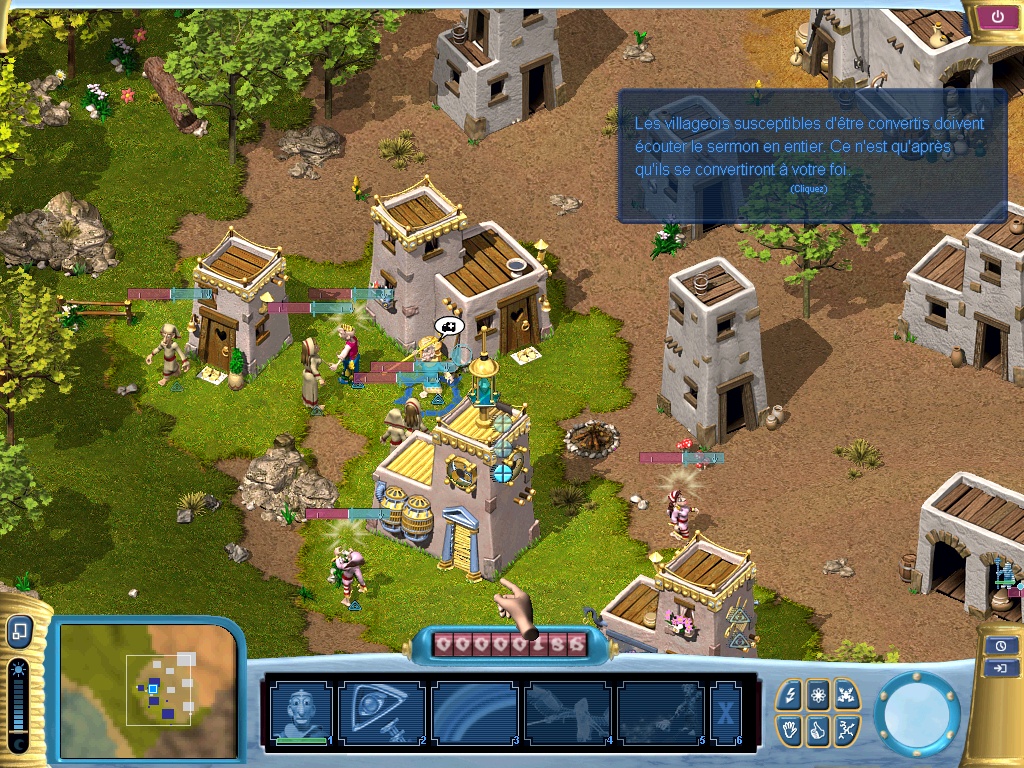Click the round blue porthole orb
Image resolution: width=1024 pixels, height=768 pixels.
(917, 714)
